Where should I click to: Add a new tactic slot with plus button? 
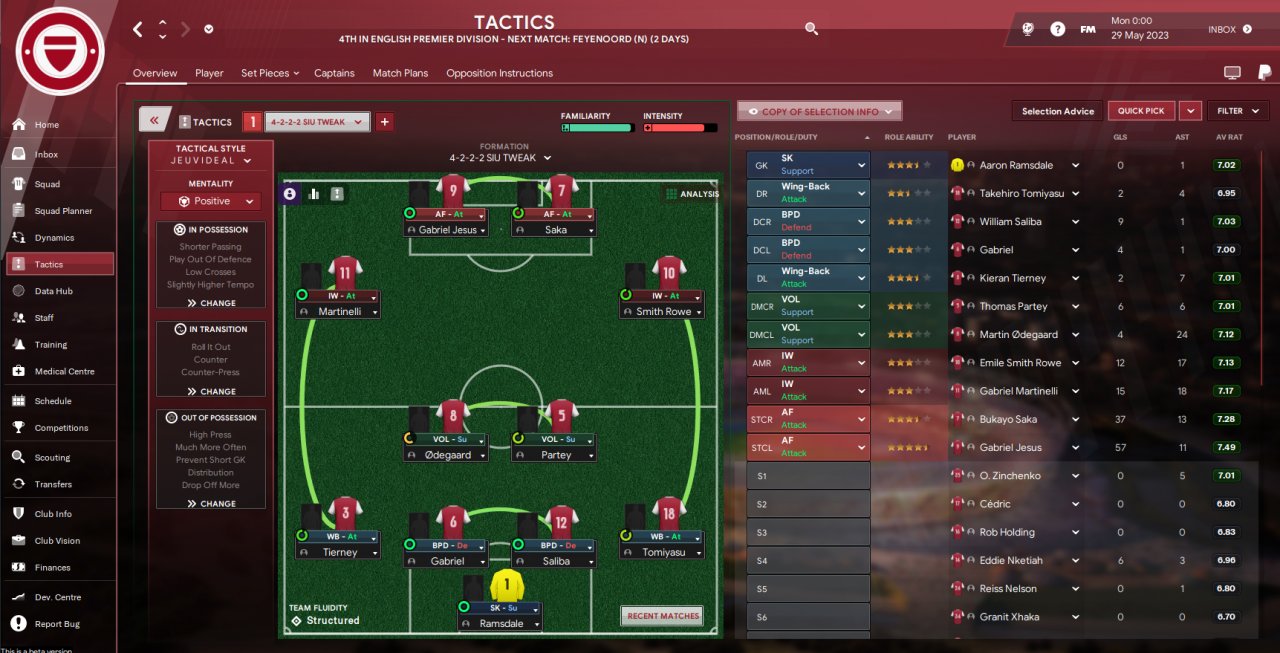coord(385,122)
